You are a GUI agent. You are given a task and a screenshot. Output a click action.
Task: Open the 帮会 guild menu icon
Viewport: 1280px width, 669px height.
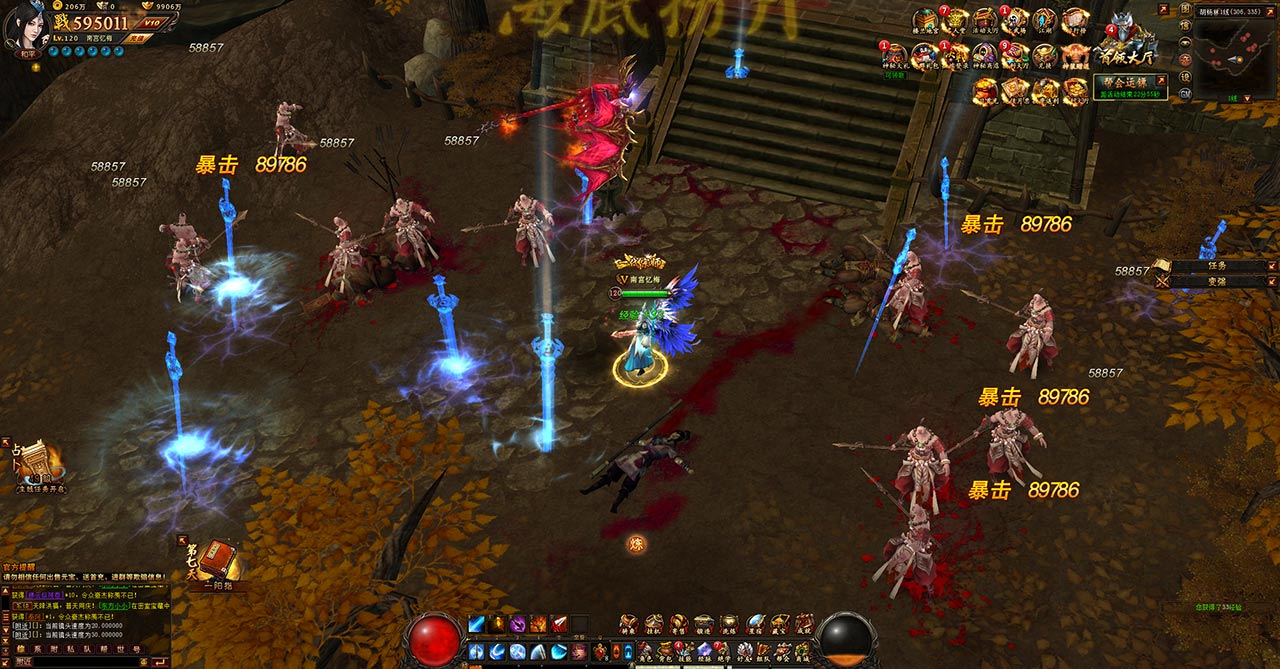(781, 652)
